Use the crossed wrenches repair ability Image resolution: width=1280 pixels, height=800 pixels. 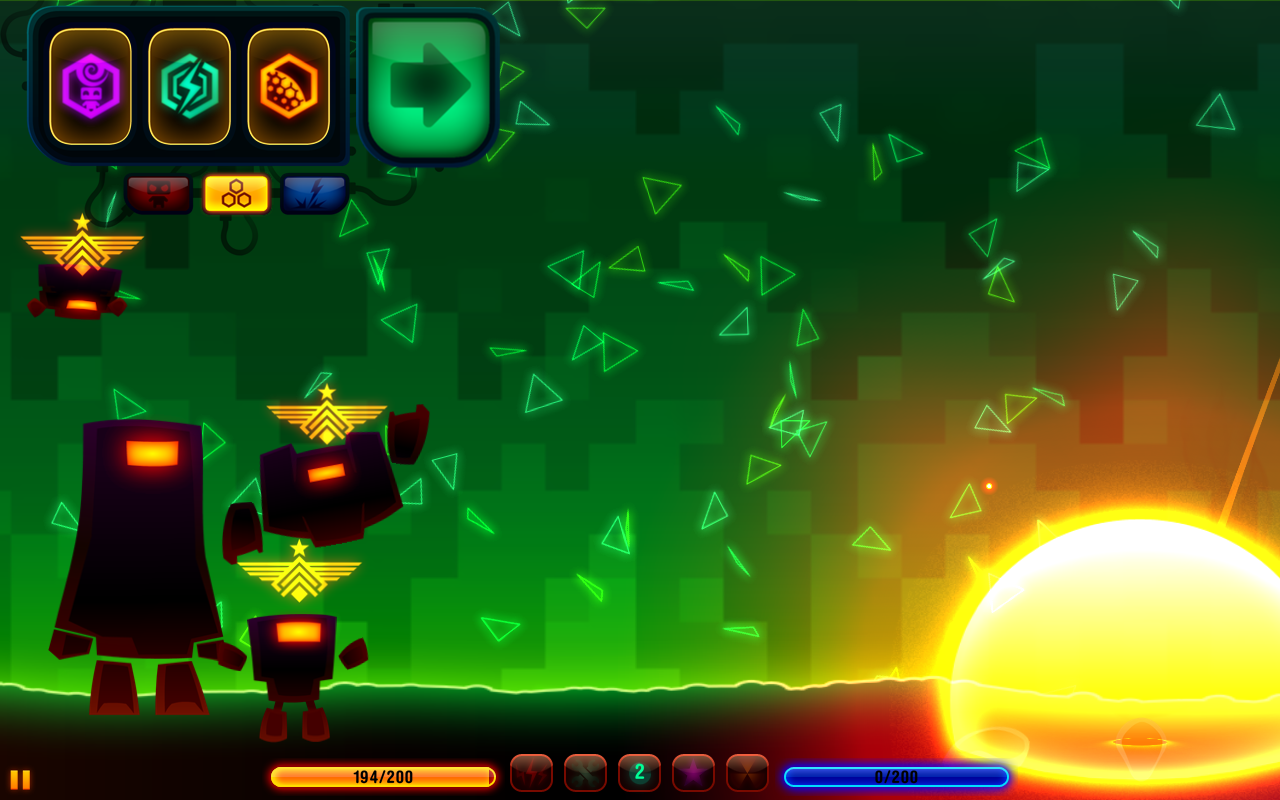(585, 773)
